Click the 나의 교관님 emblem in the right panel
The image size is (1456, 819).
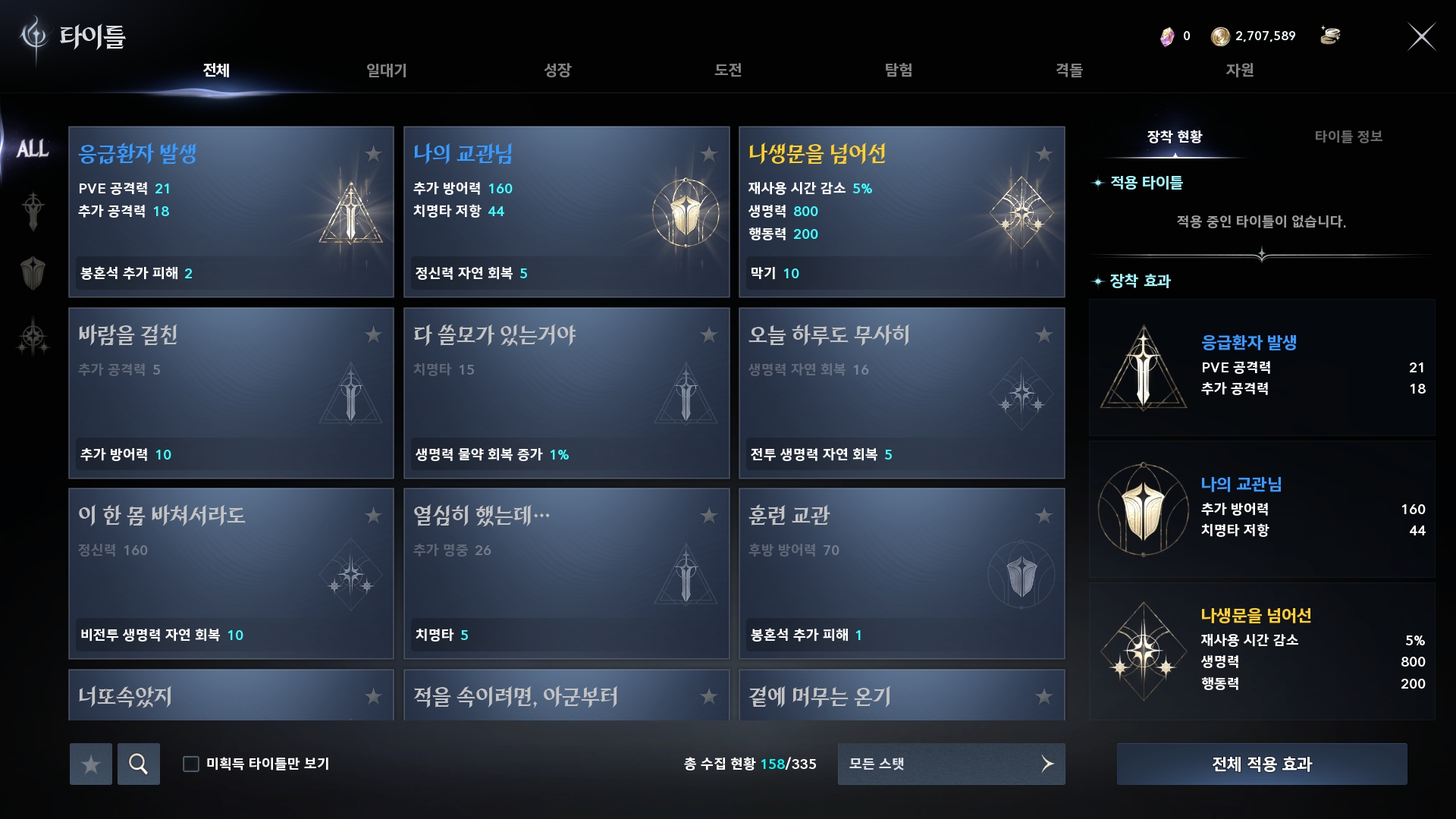1142,510
